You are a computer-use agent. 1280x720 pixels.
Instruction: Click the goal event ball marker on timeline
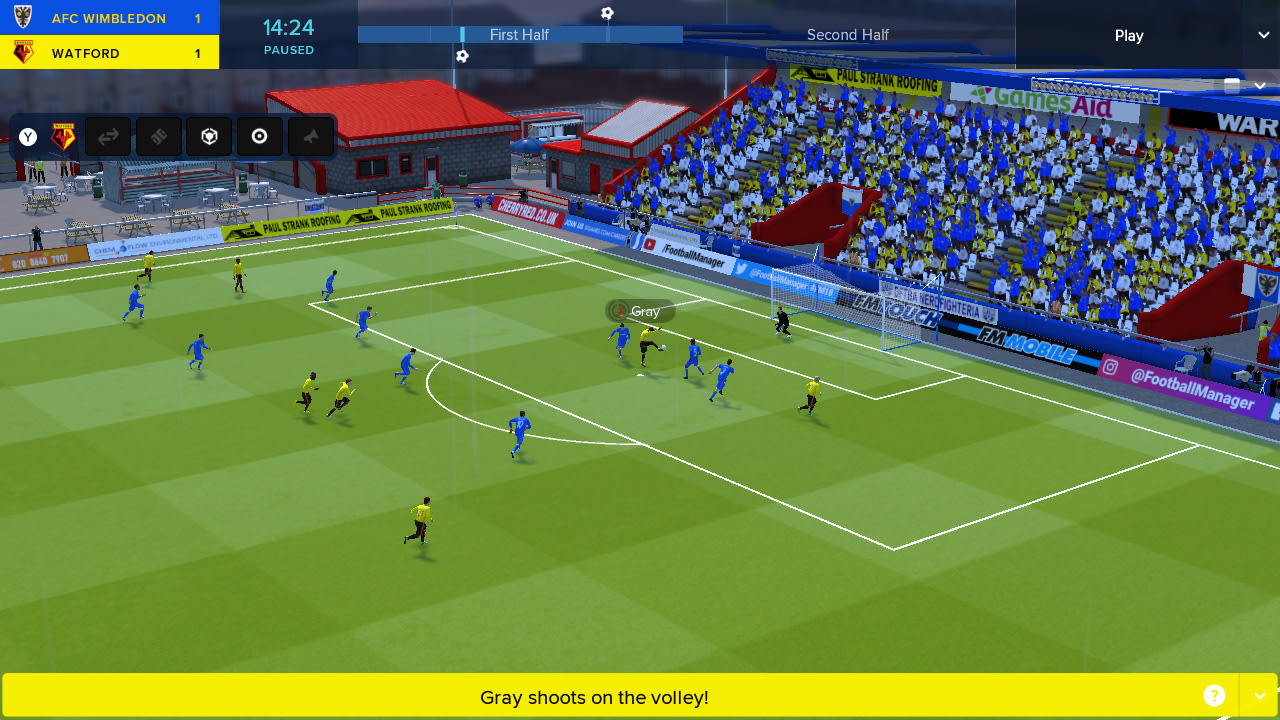[609, 13]
